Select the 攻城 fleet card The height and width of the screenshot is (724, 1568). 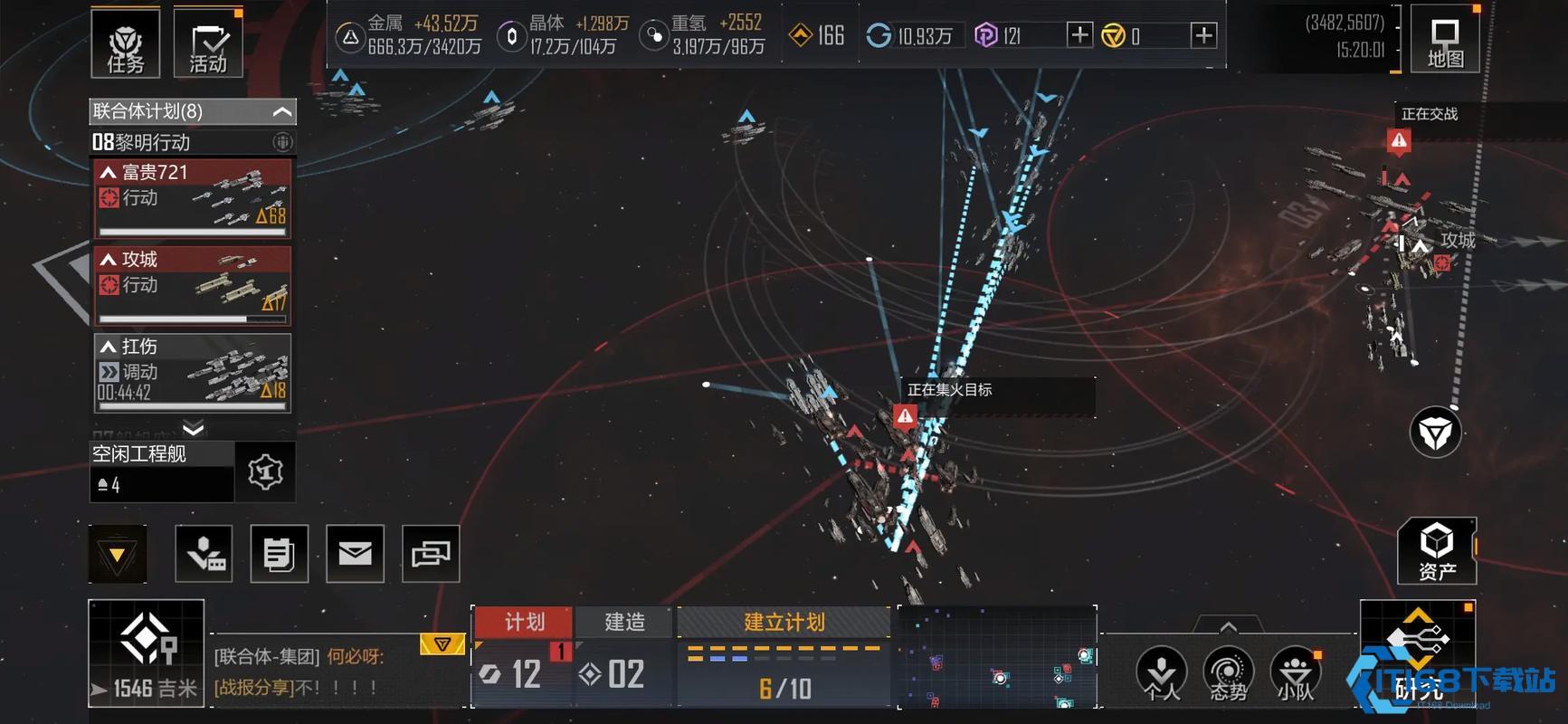193,285
